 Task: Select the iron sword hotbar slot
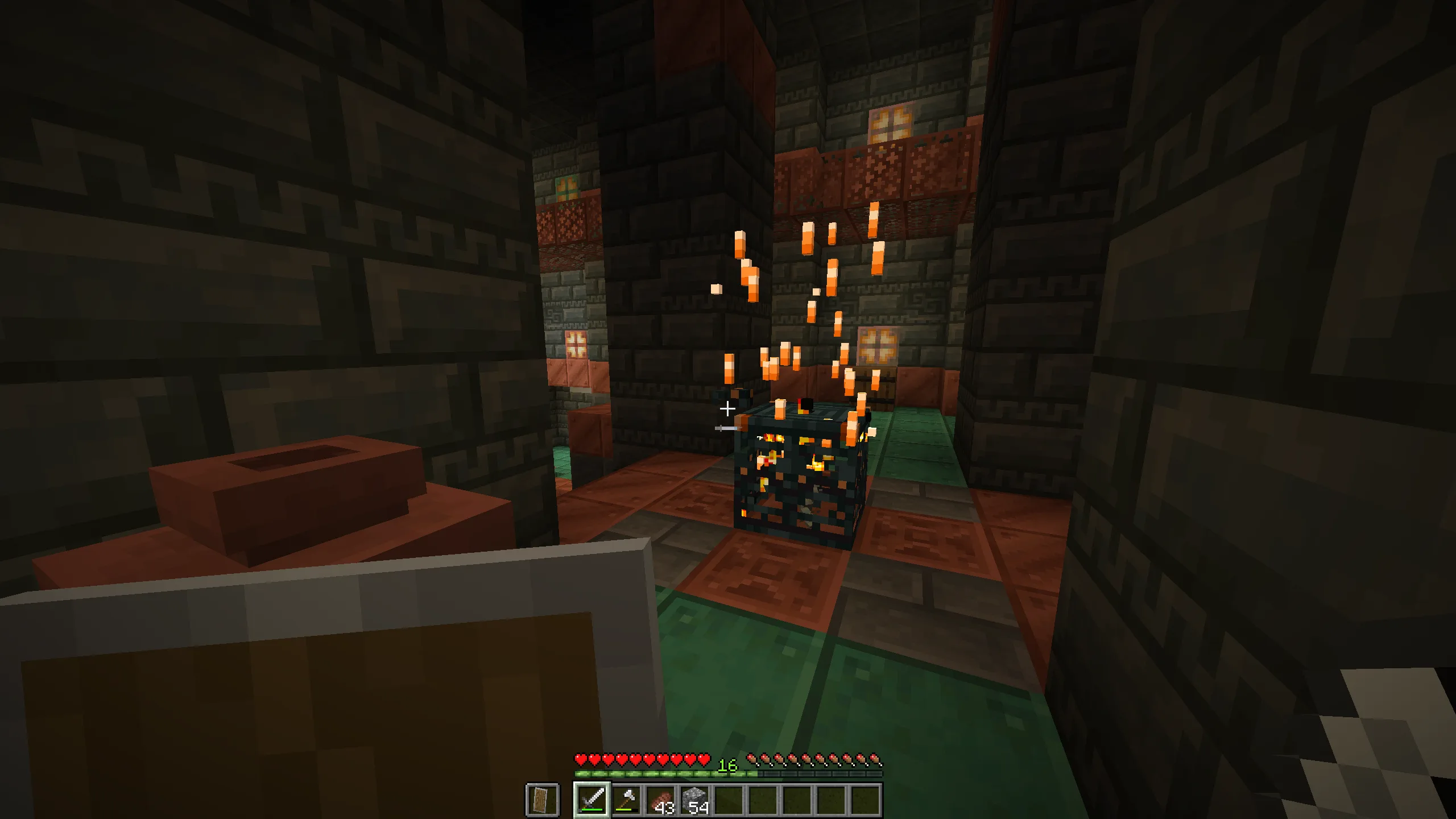coord(591,800)
